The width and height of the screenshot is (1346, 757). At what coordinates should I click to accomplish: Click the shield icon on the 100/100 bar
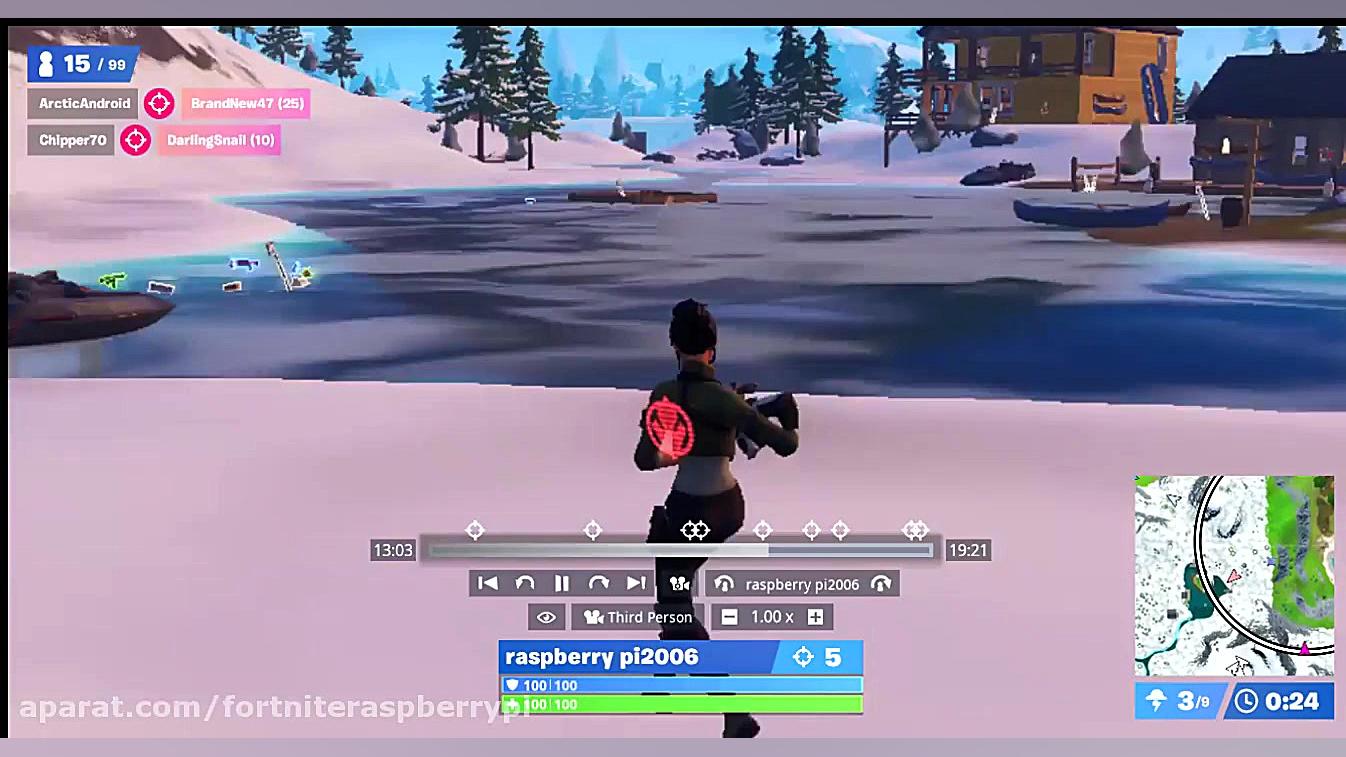pyautogui.click(x=513, y=685)
